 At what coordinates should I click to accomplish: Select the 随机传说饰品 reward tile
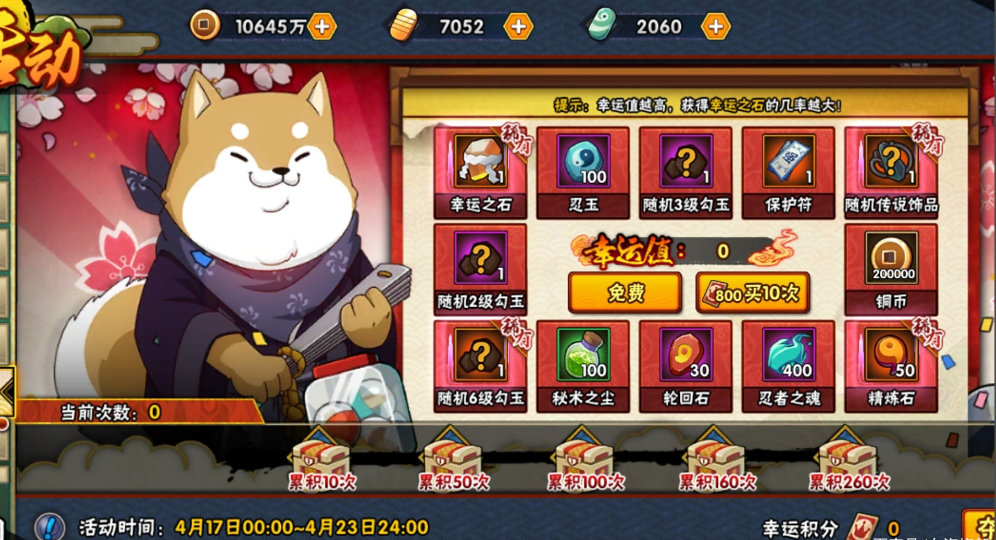[891, 169]
